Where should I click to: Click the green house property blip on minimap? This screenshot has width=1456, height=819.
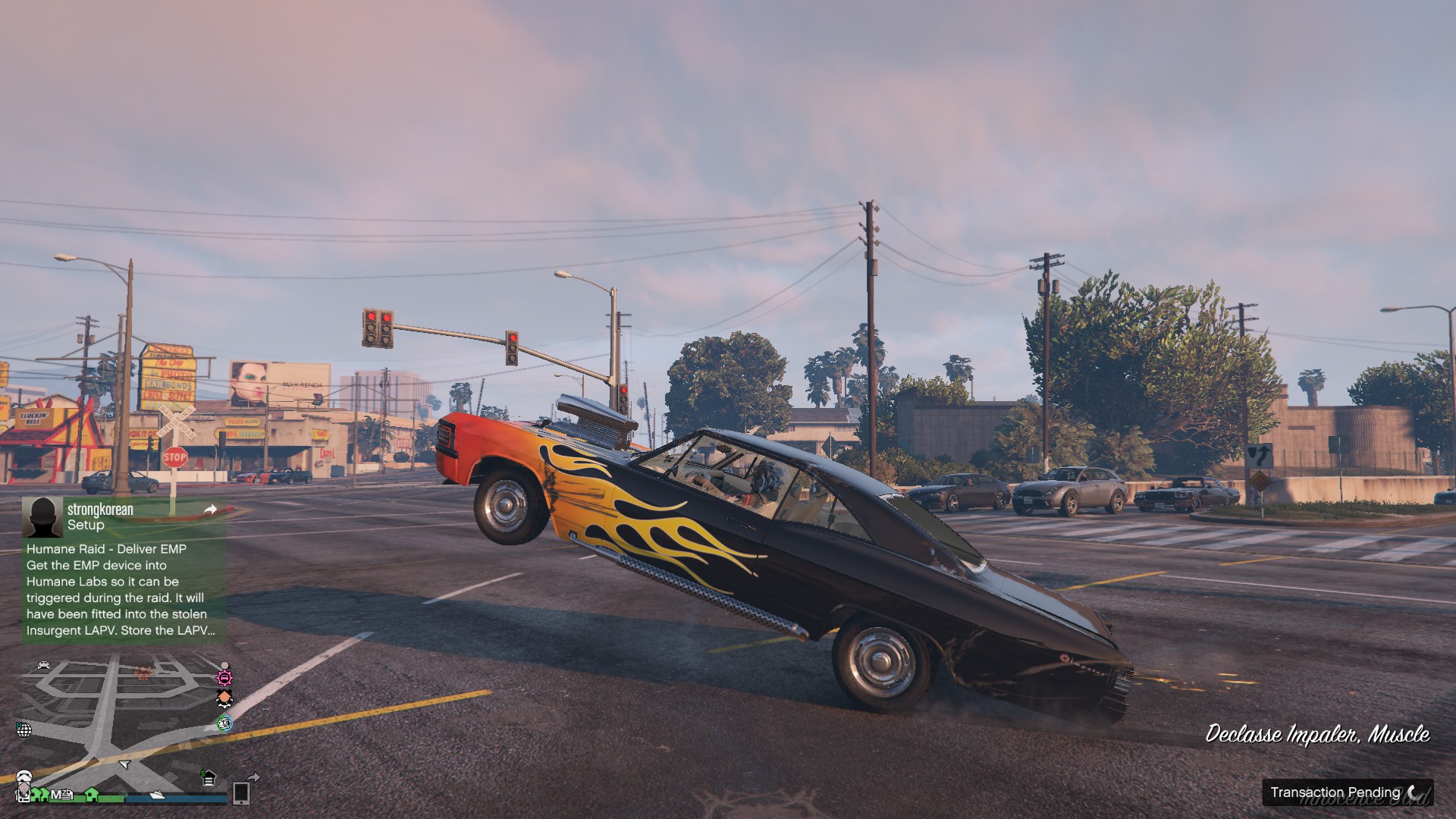92,793
